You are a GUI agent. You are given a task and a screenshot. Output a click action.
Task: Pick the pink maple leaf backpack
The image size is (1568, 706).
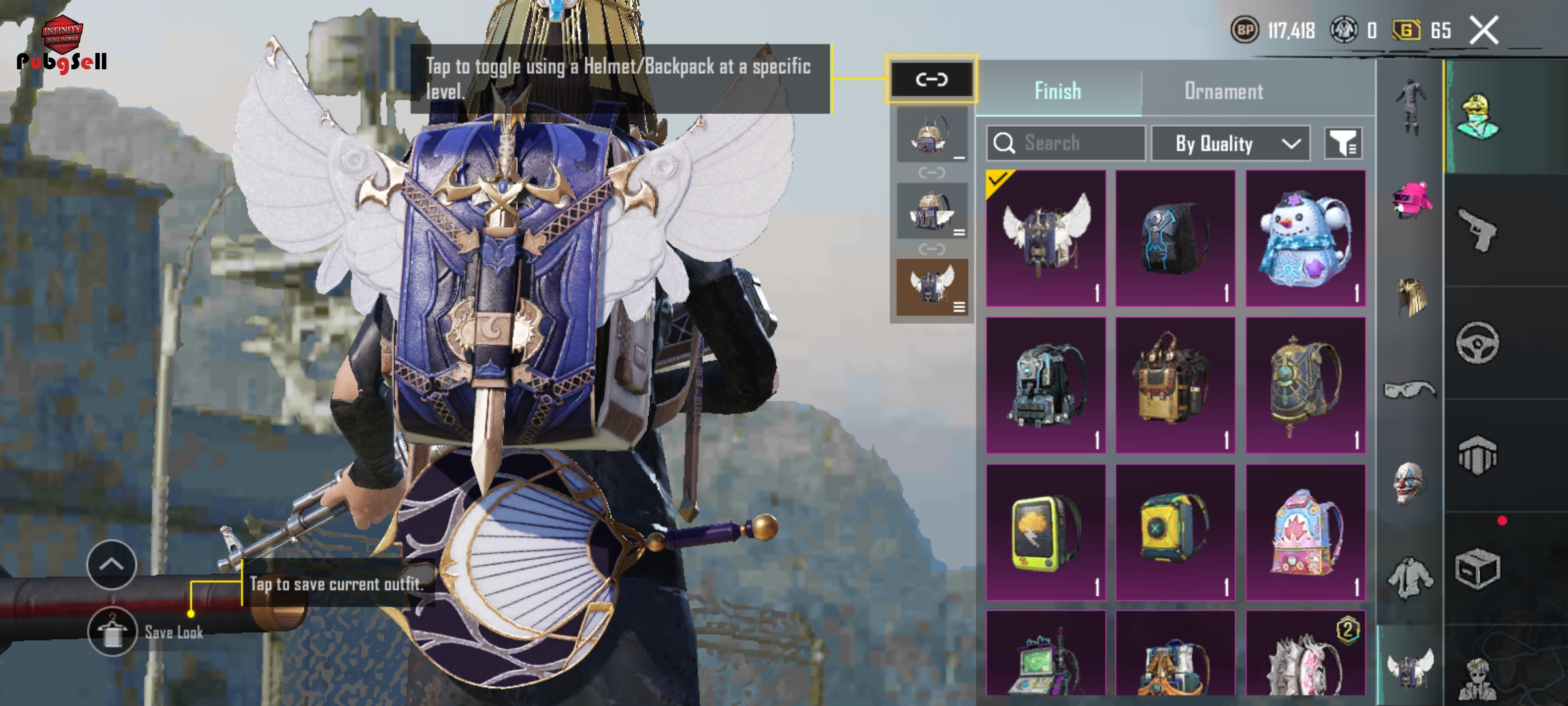click(x=1305, y=533)
